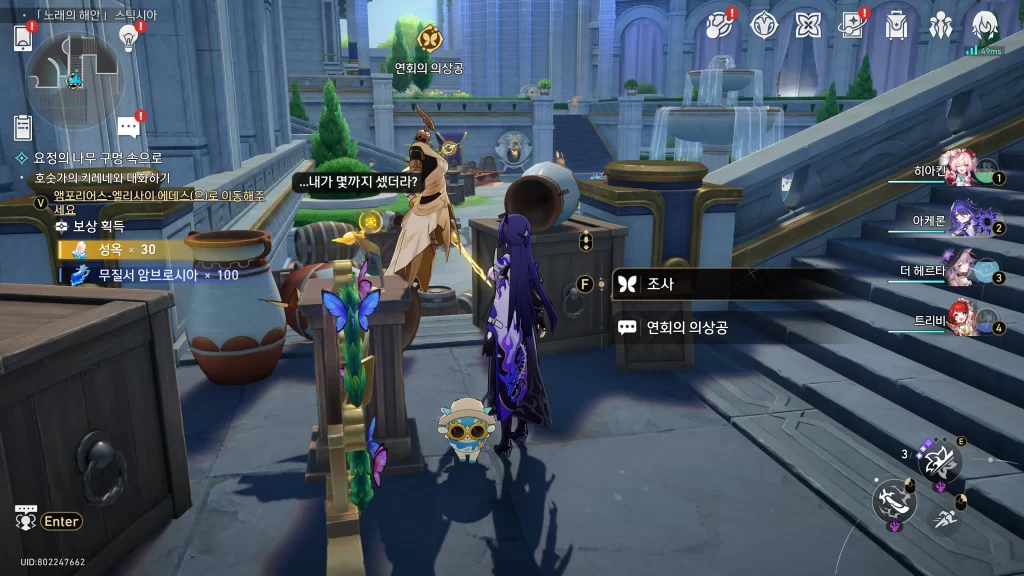Image resolution: width=1024 pixels, height=576 pixels.
Task: Open the phone menu icon
Action: 23,38
